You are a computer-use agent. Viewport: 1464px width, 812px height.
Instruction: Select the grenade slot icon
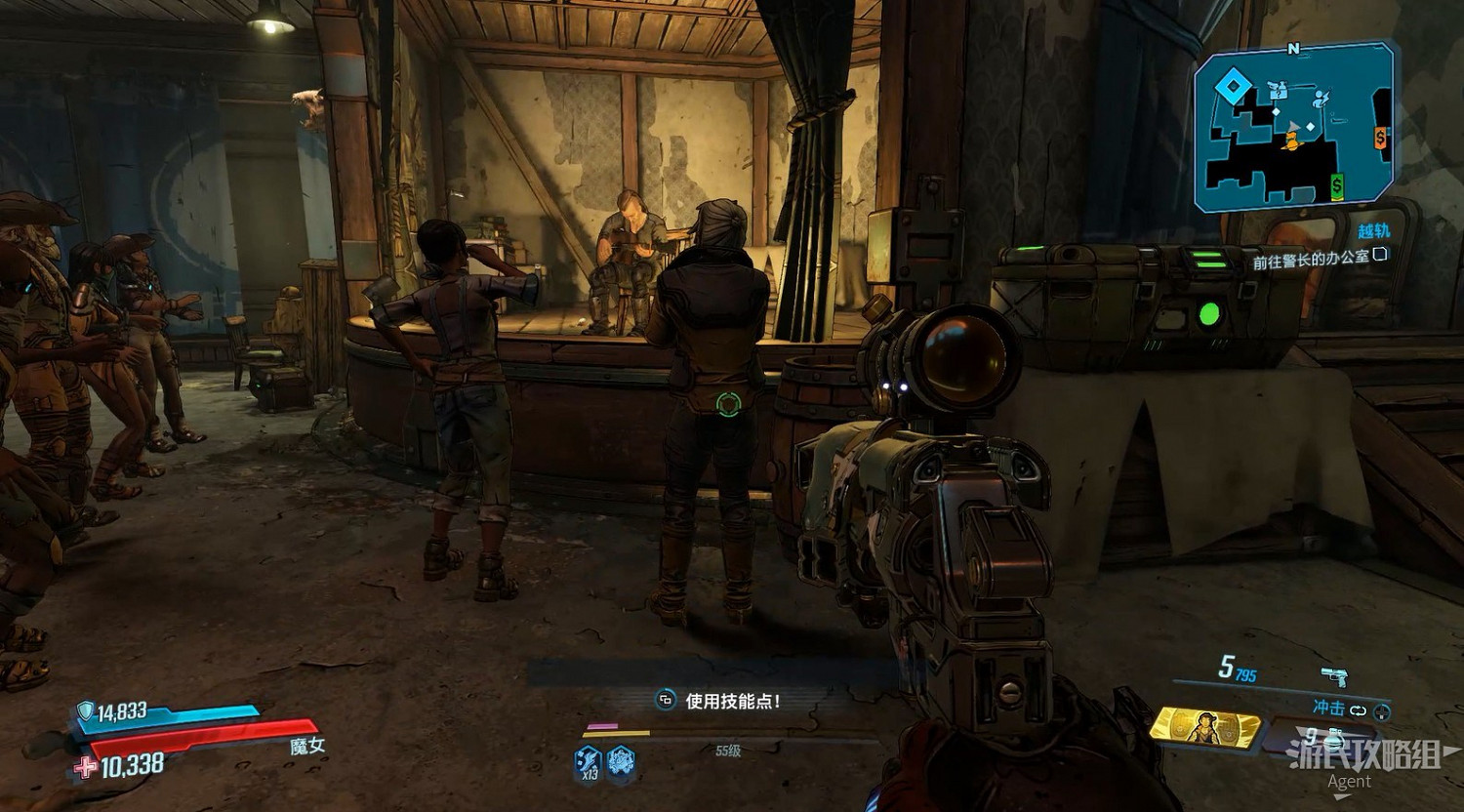click(x=1333, y=738)
